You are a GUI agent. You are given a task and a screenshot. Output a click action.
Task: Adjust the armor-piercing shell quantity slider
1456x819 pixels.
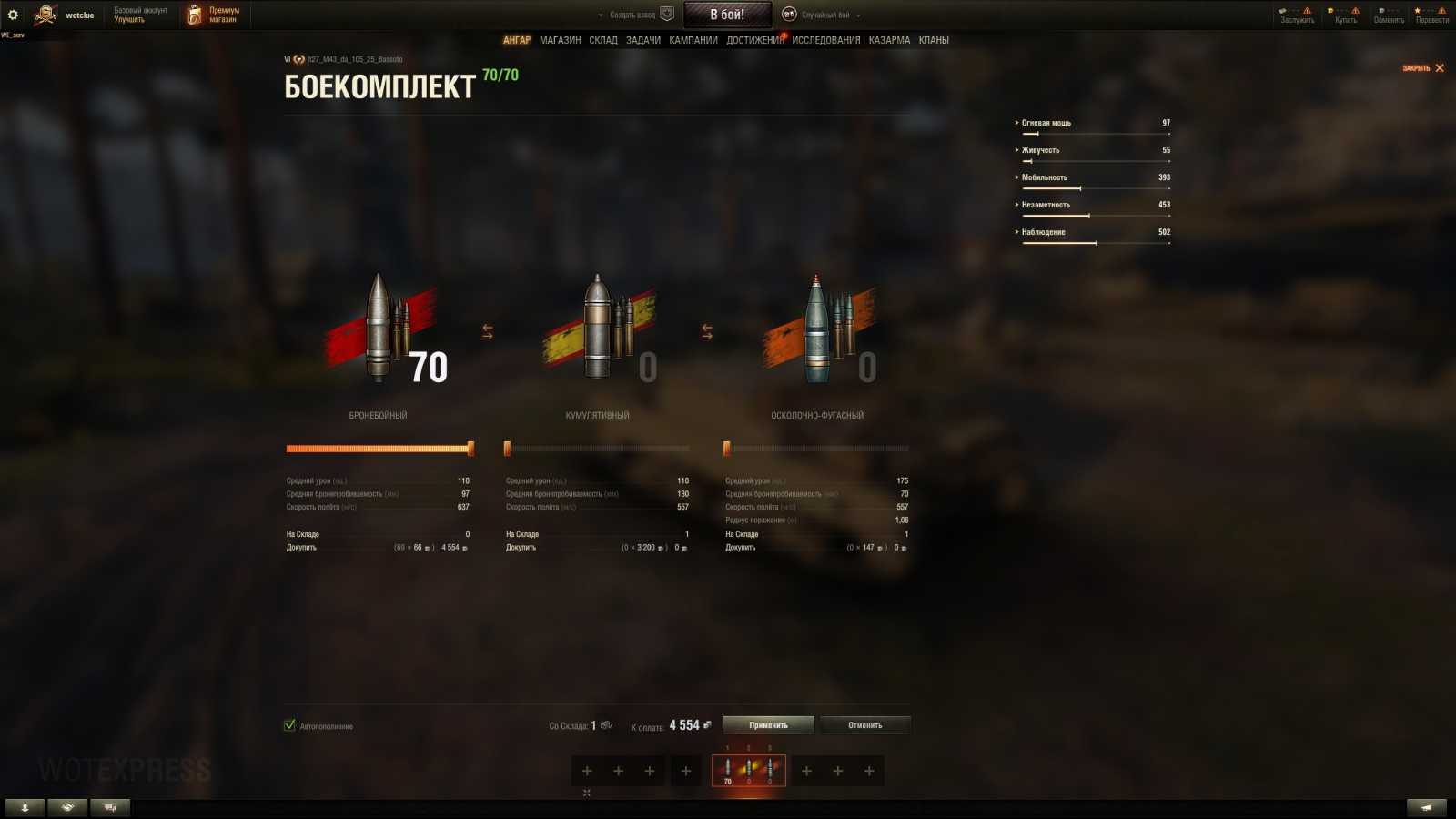pyautogui.click(x=471, y=448)
